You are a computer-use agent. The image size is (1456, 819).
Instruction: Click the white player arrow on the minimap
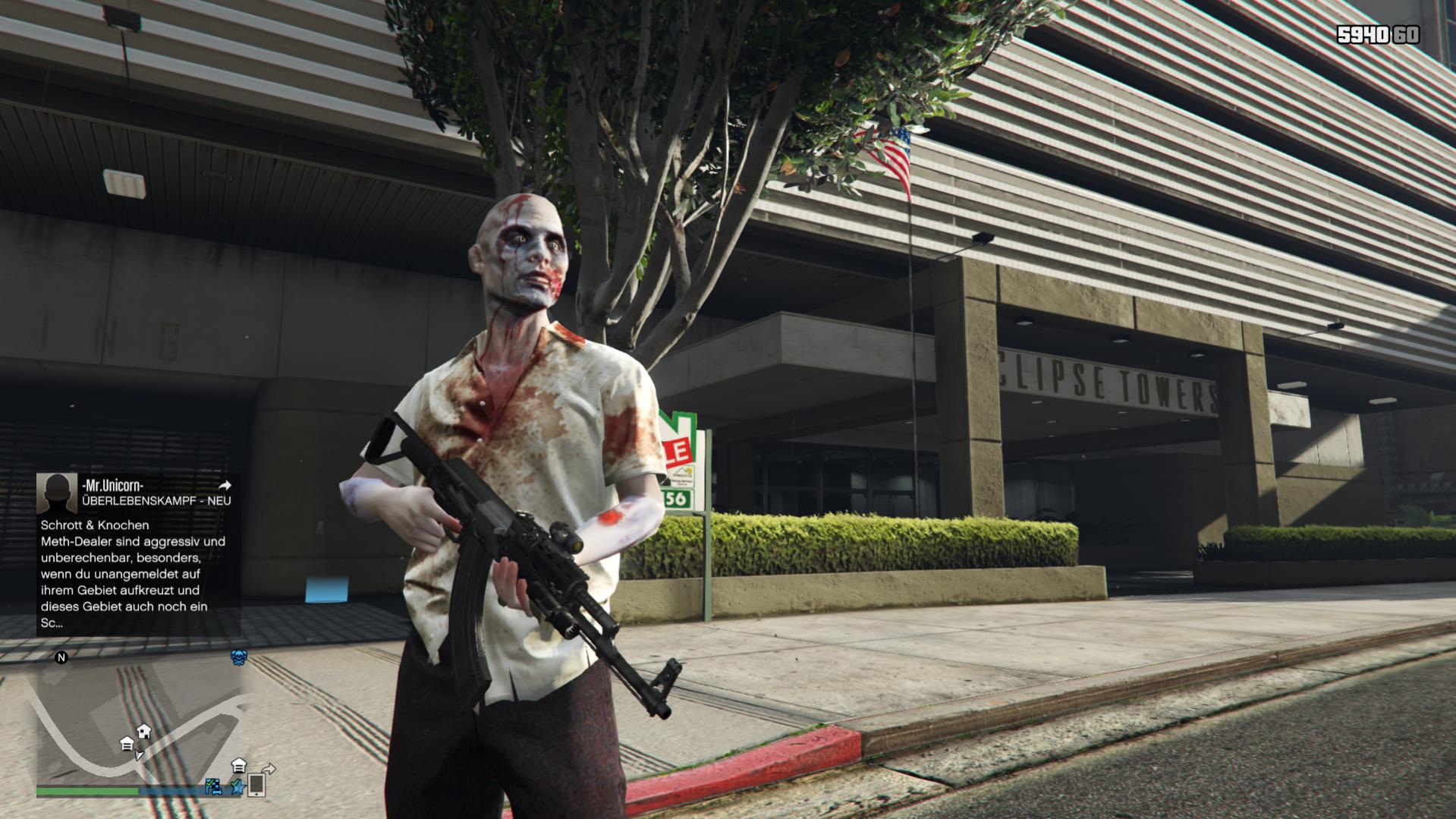139,755
